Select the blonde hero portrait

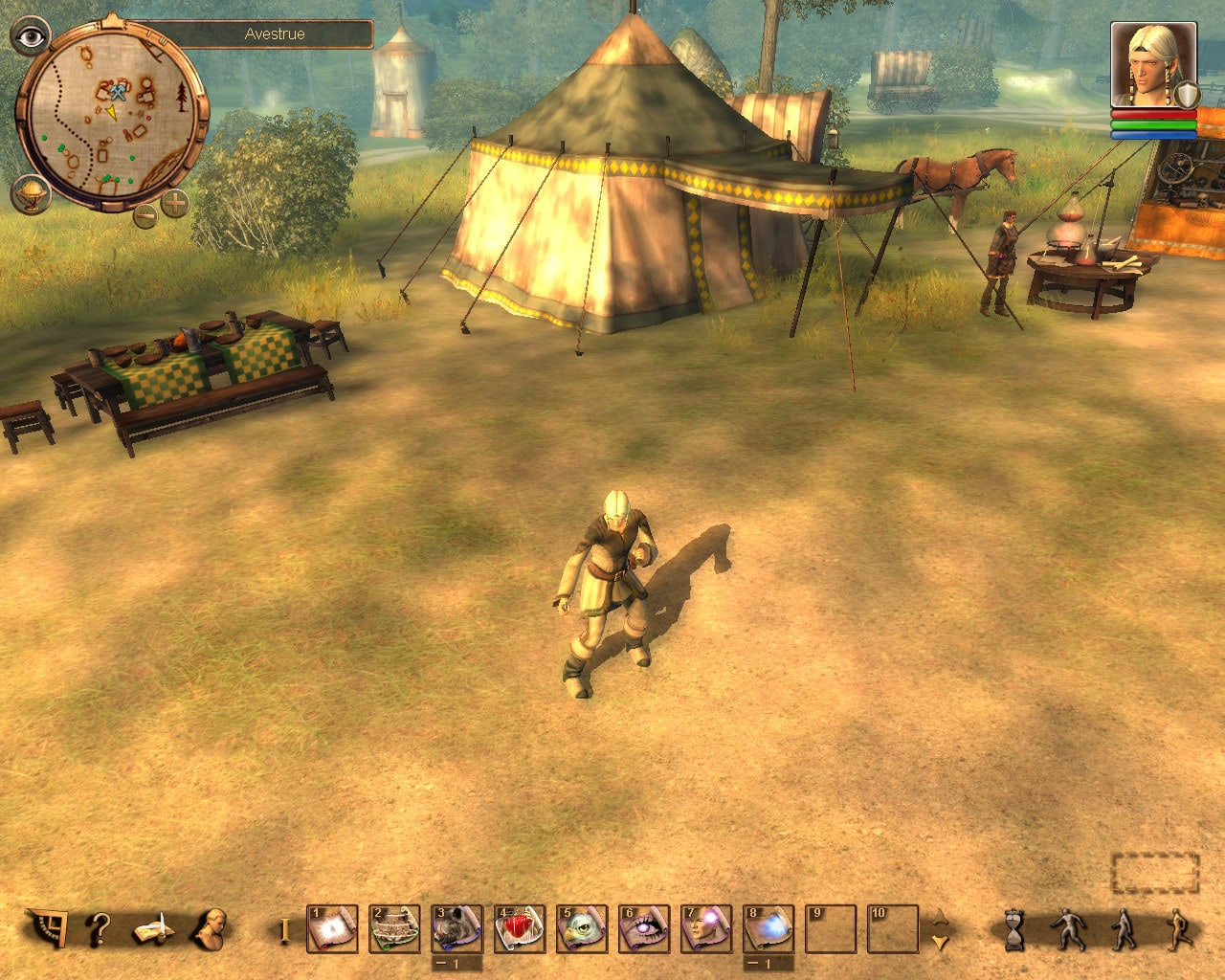coord(1152,65)
